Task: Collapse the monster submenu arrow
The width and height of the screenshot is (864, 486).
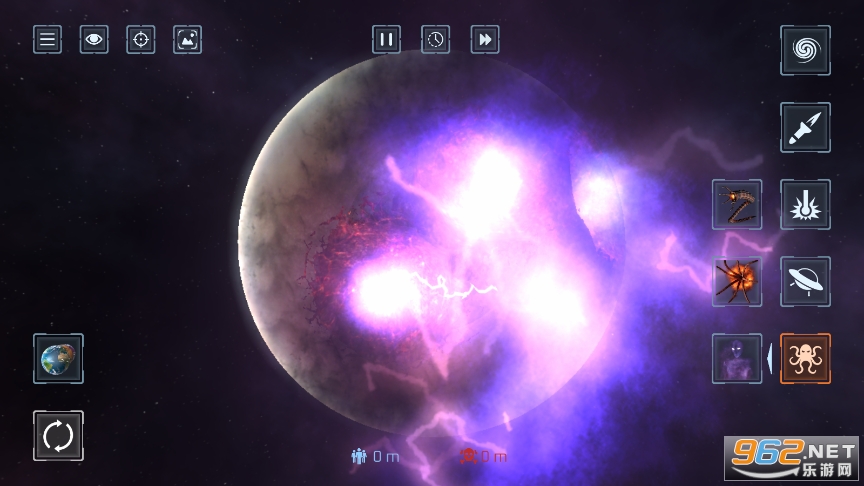Action: tap(770, 358)
